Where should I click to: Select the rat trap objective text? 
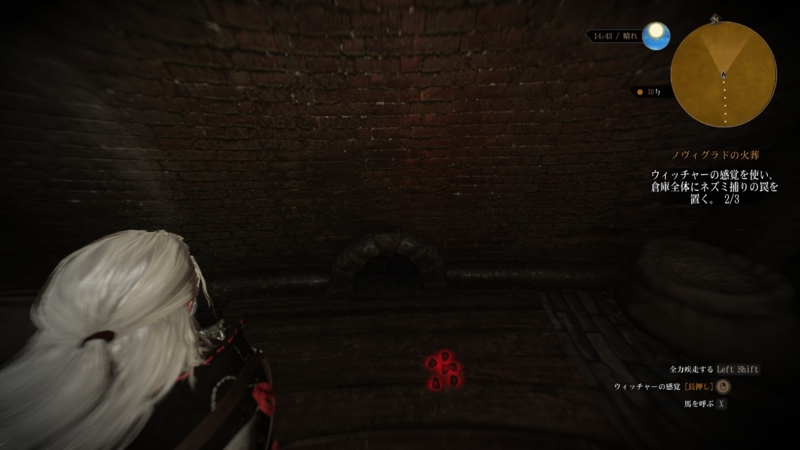pos(713,187)
